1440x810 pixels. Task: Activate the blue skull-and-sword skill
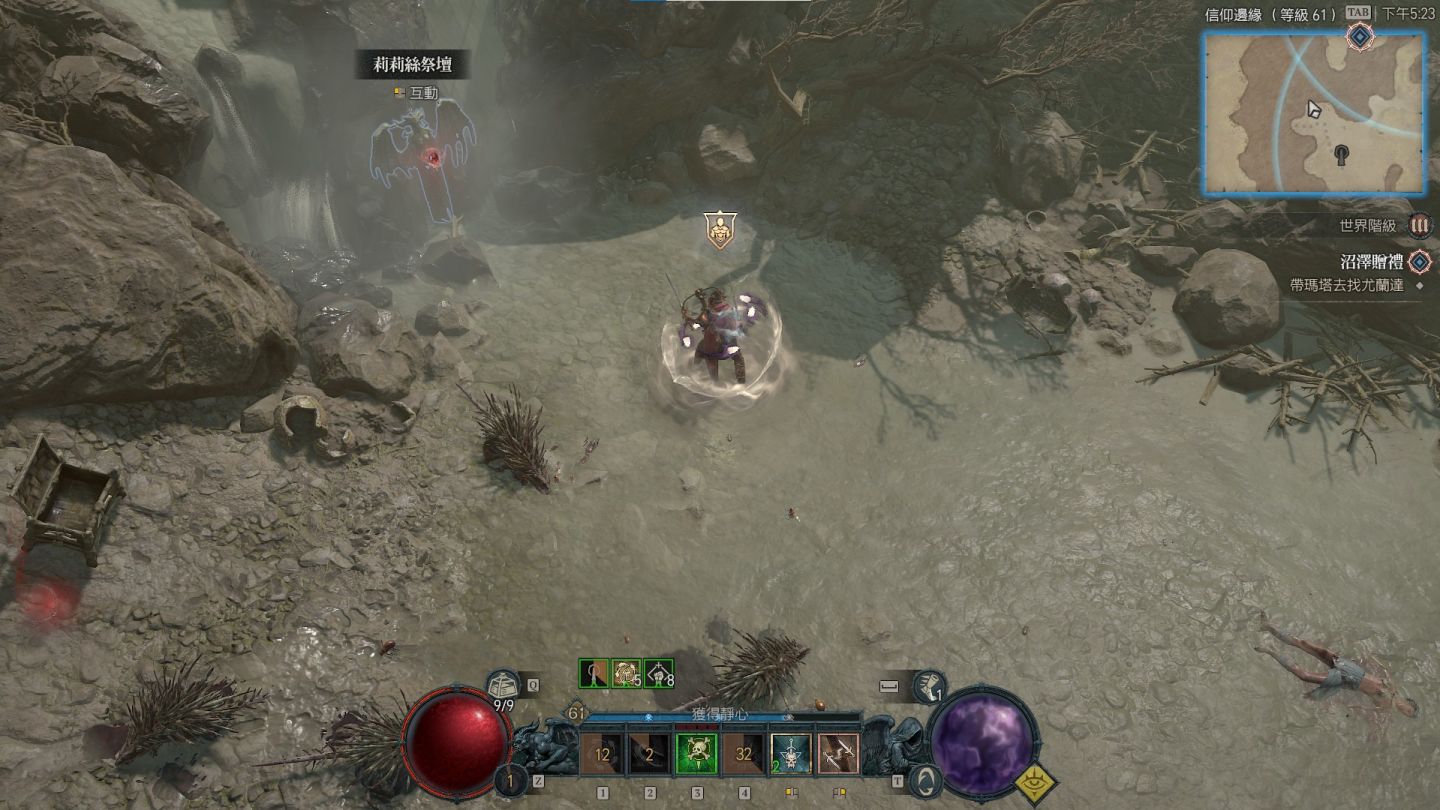click(x=791, y=754)
